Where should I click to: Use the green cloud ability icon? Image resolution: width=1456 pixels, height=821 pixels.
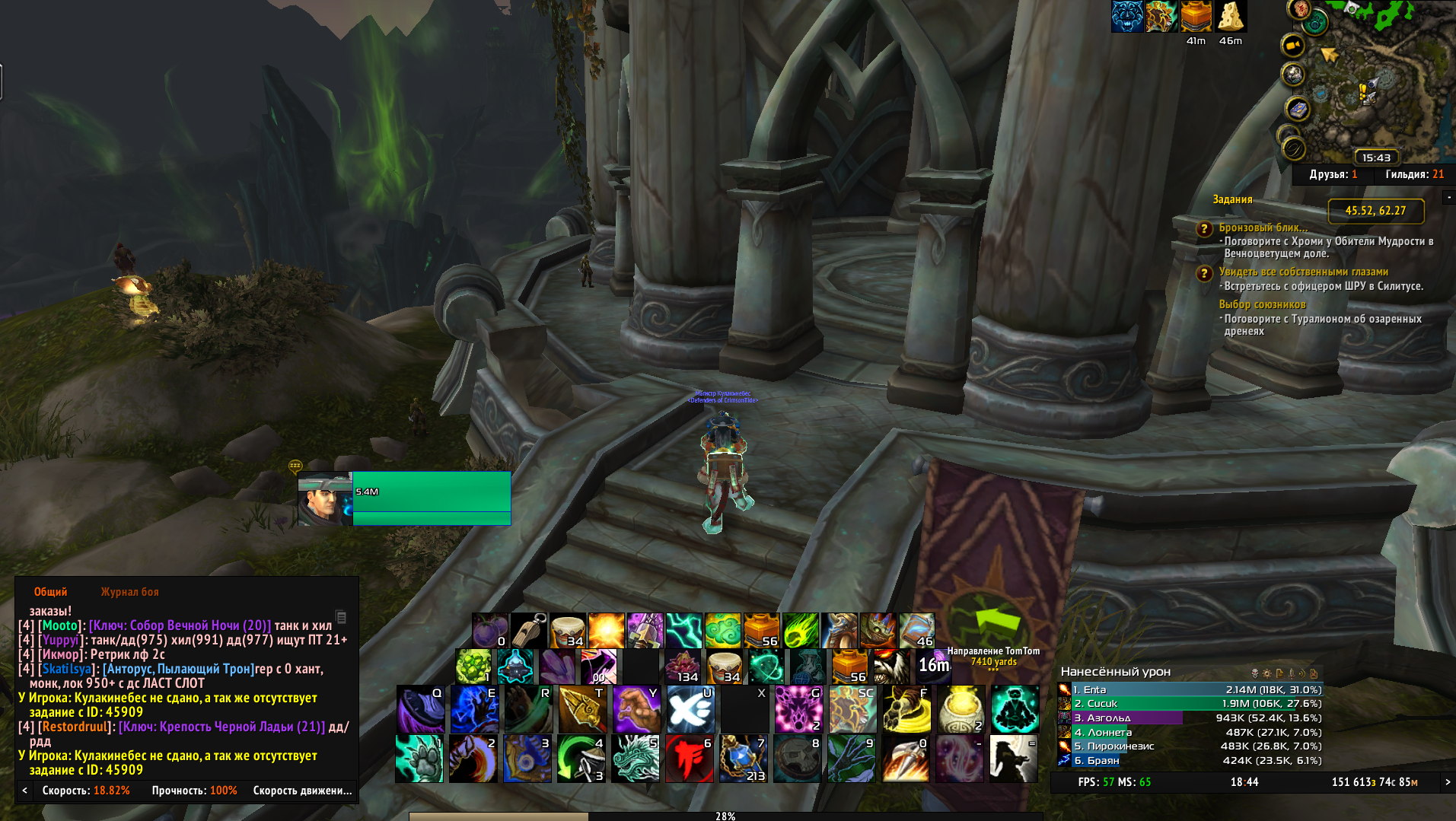click(x=723, y=631)
